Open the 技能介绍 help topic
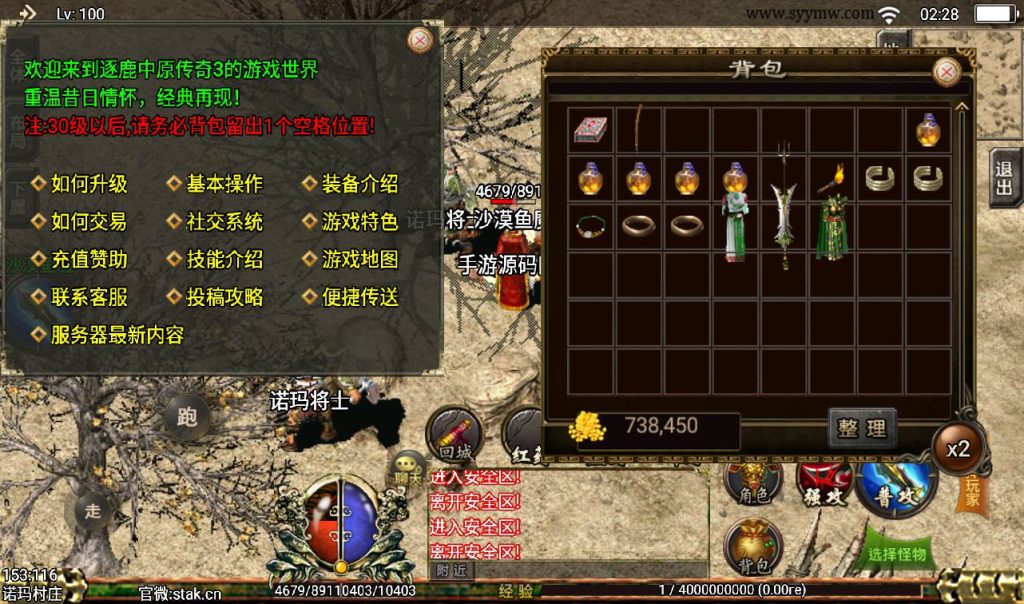Viewport: 1024px width, 604px height. [224, 260]
